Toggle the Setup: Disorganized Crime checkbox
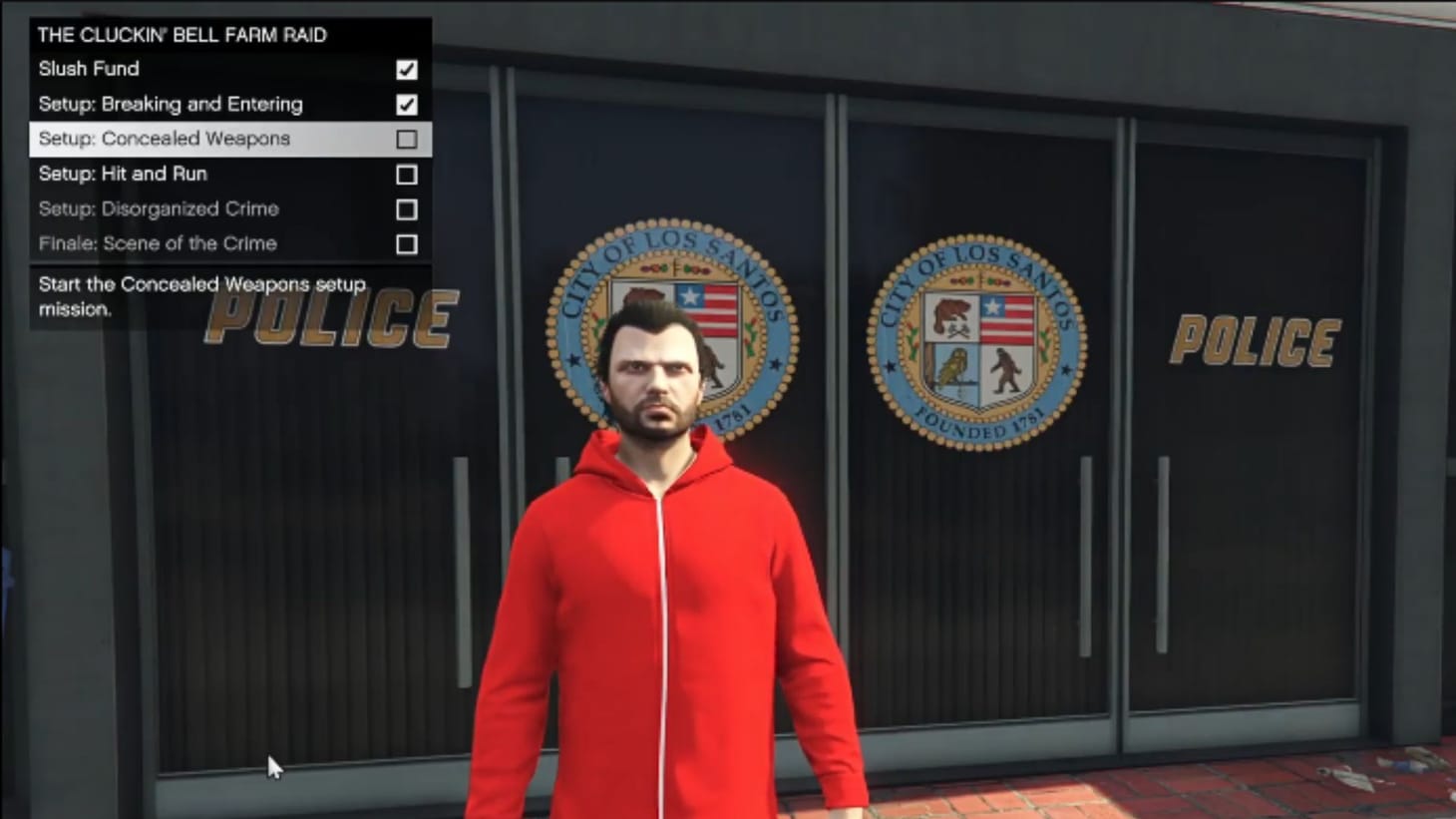The height and width of the screenshot is (819, 1456). click(x=406, y=209)
